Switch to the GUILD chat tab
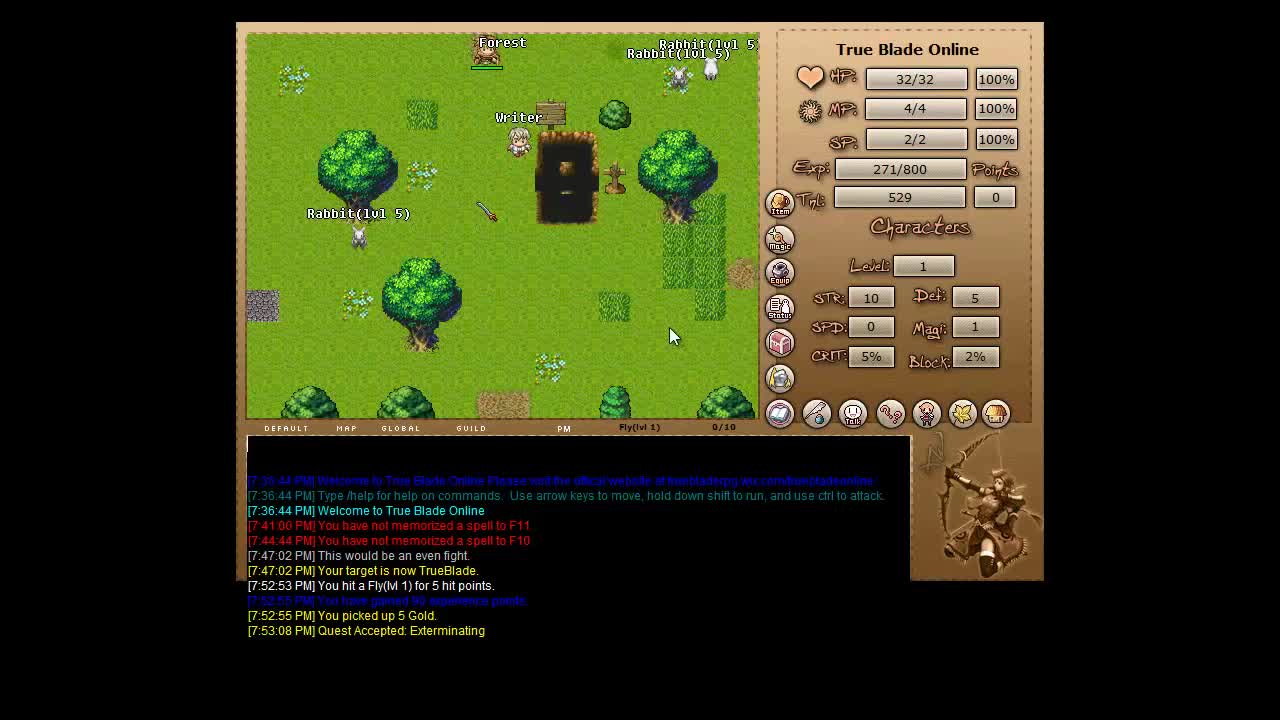This screenshot has height=720, width=1280. coord(470,428)
